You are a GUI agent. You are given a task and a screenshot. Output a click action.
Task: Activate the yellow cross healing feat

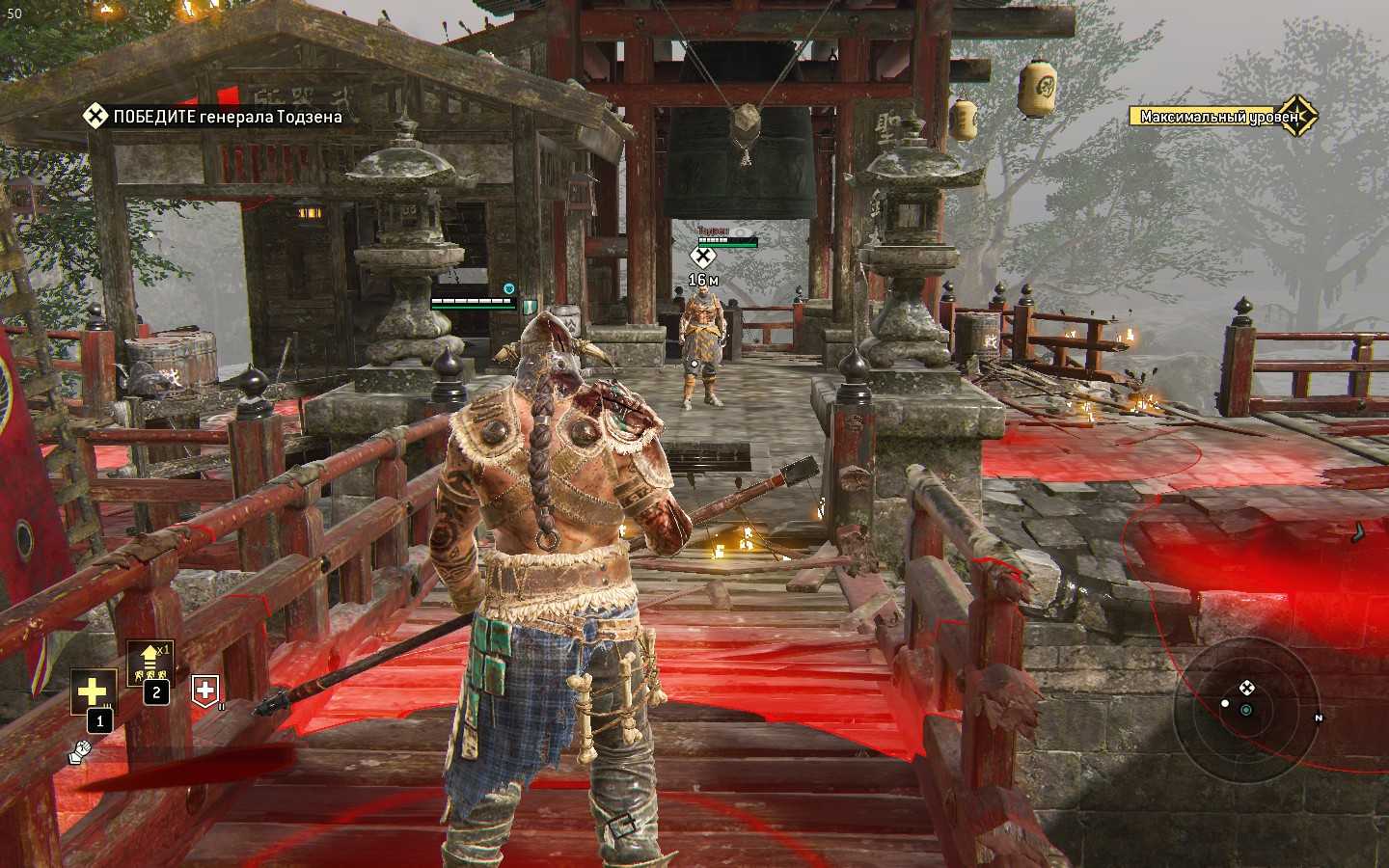[93, 692]
